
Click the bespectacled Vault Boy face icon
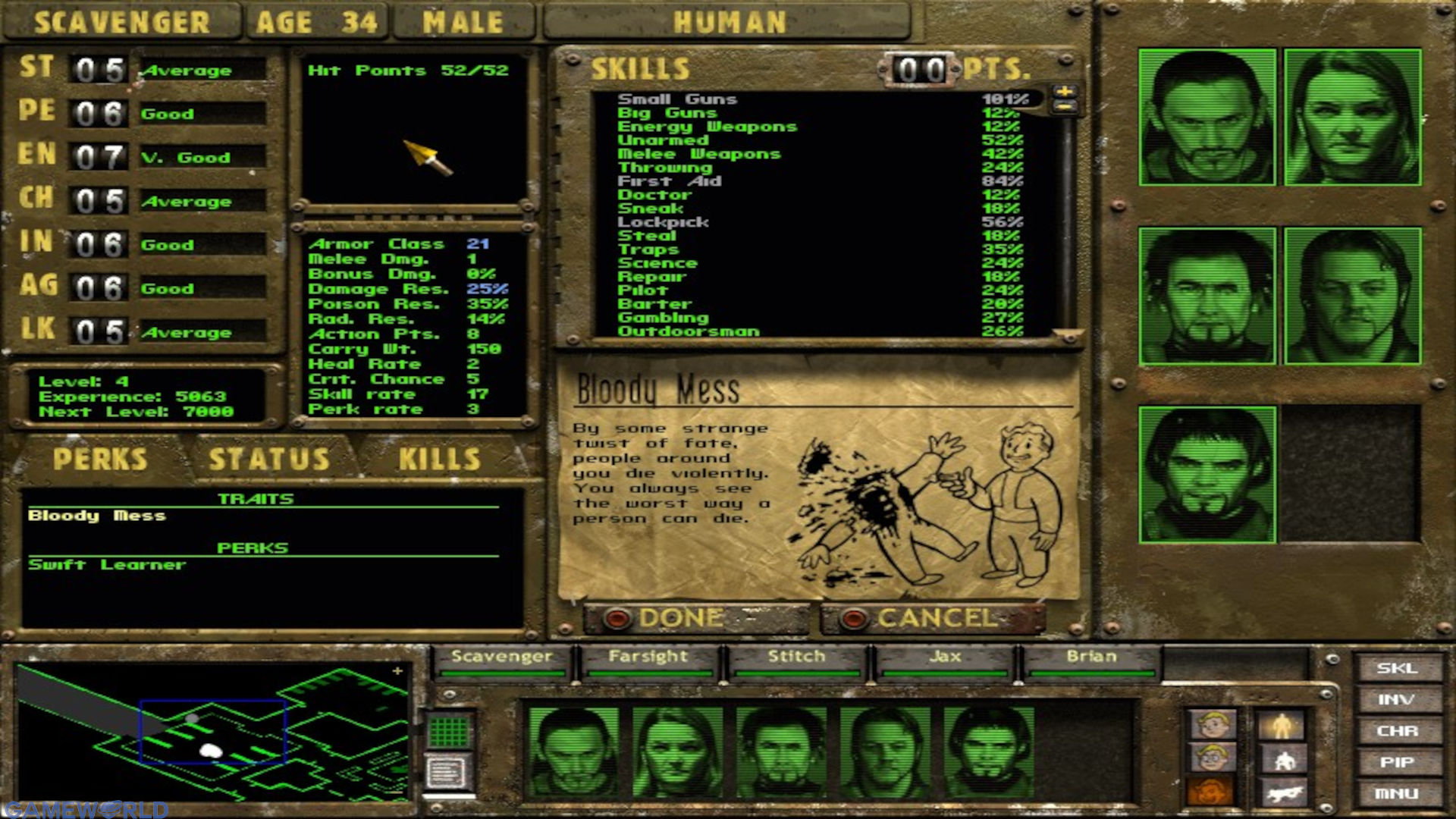click(1211, 758)
